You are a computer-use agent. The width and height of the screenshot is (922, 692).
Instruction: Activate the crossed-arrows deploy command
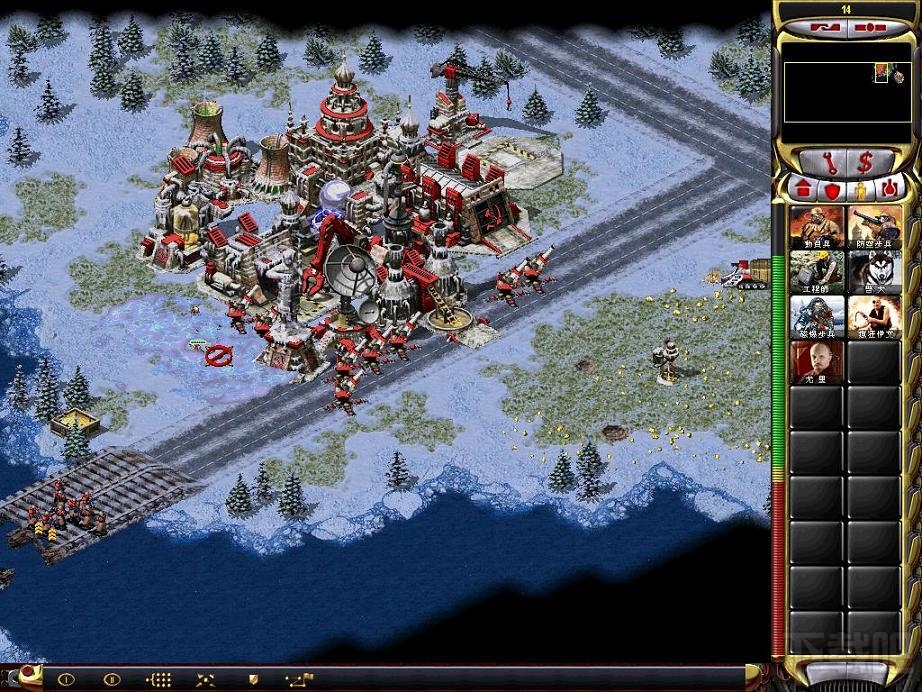coord(205,679)
